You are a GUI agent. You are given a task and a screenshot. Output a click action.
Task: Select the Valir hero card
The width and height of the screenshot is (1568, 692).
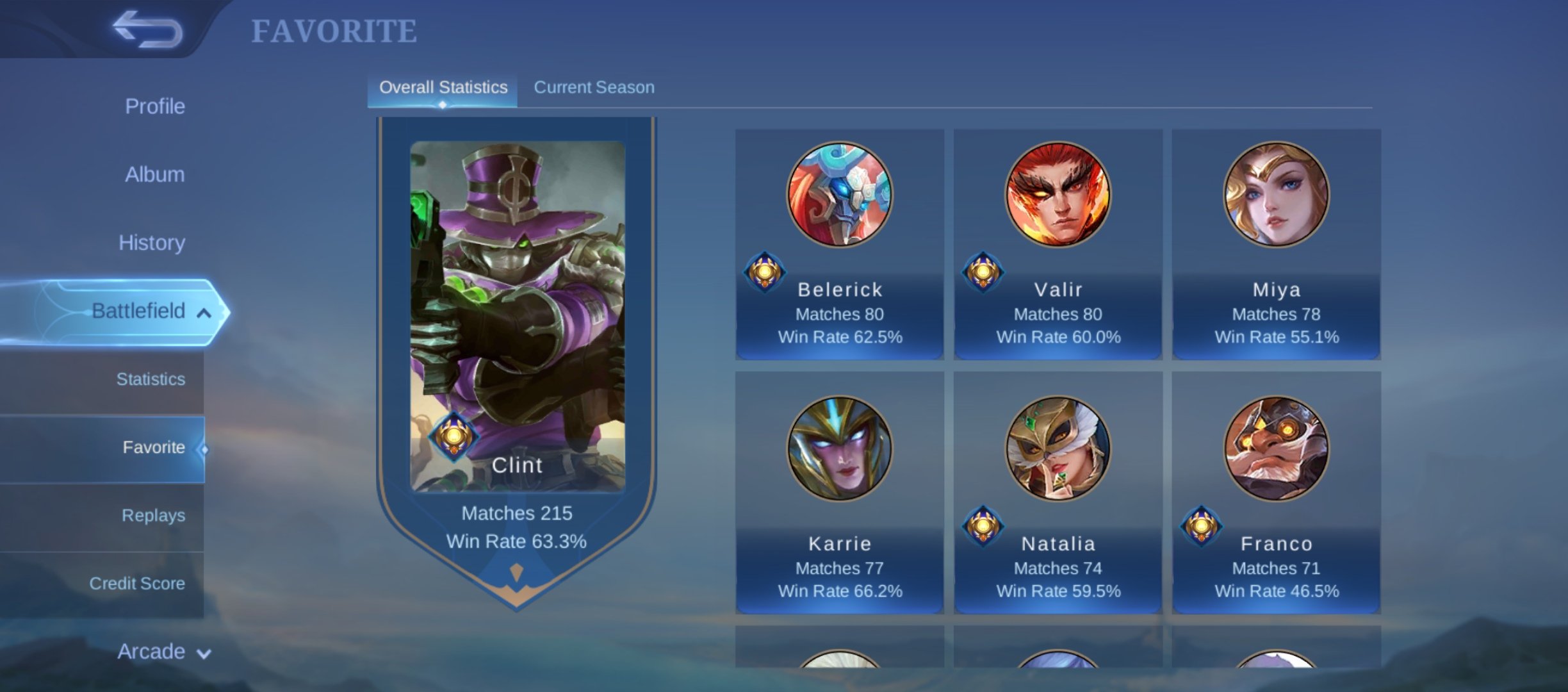pos(1058,243)
